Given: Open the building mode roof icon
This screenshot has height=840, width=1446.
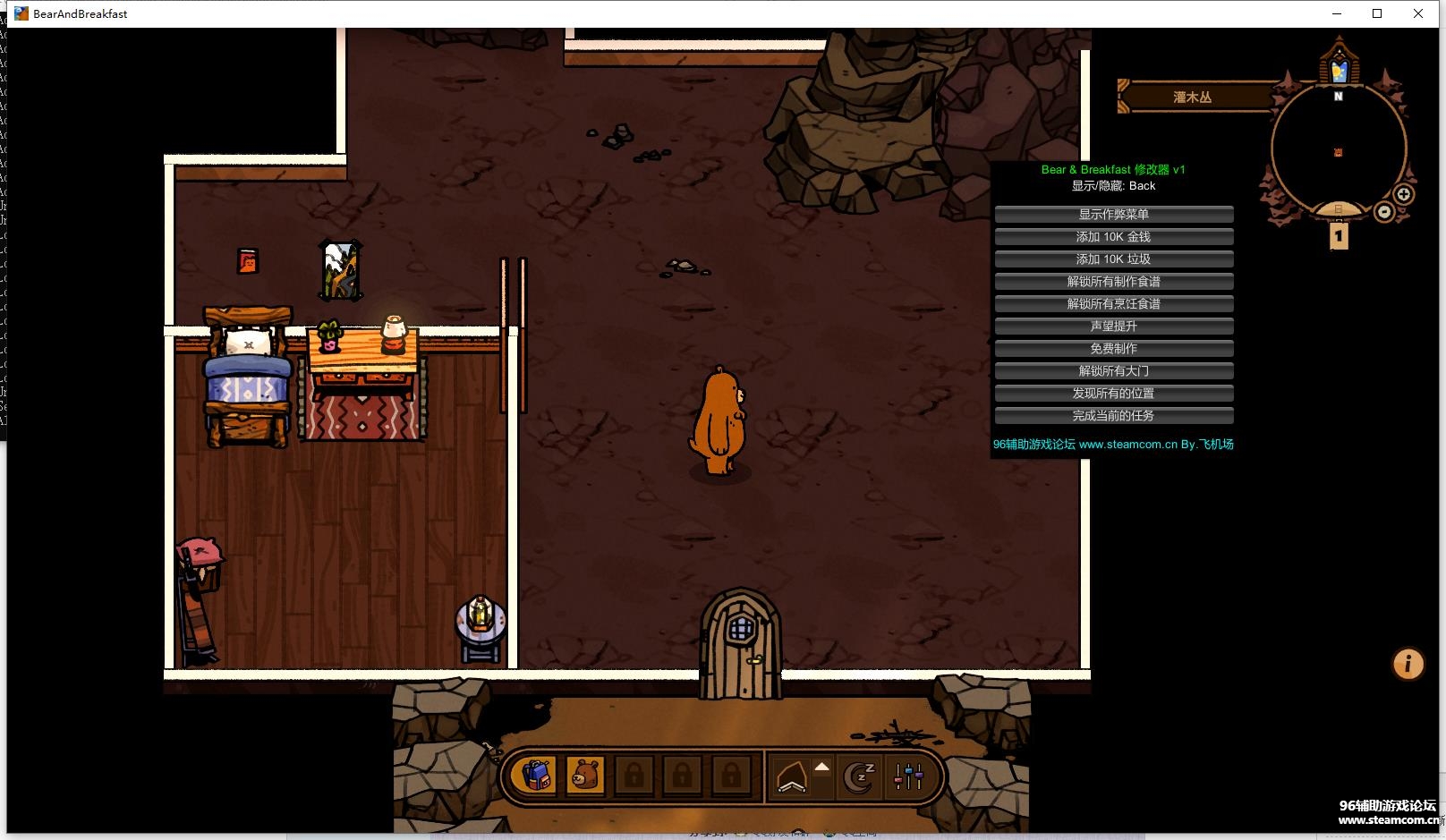Looking at the screenshot, I should tap(792, 776).
